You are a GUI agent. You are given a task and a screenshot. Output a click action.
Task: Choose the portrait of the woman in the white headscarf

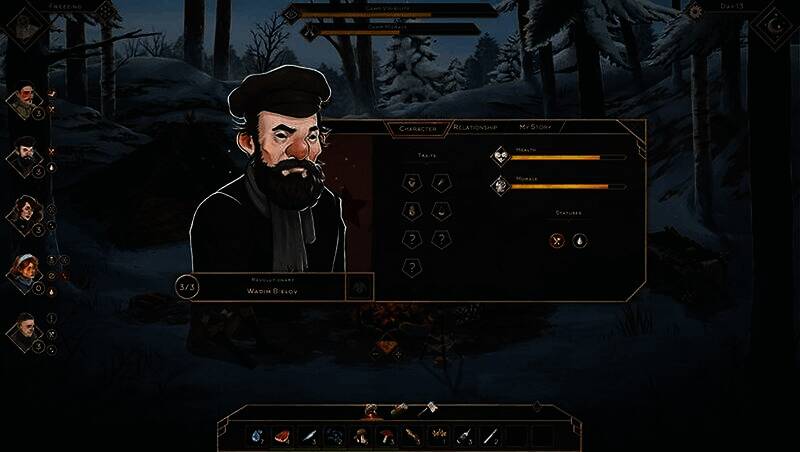(x=23, y=271)
